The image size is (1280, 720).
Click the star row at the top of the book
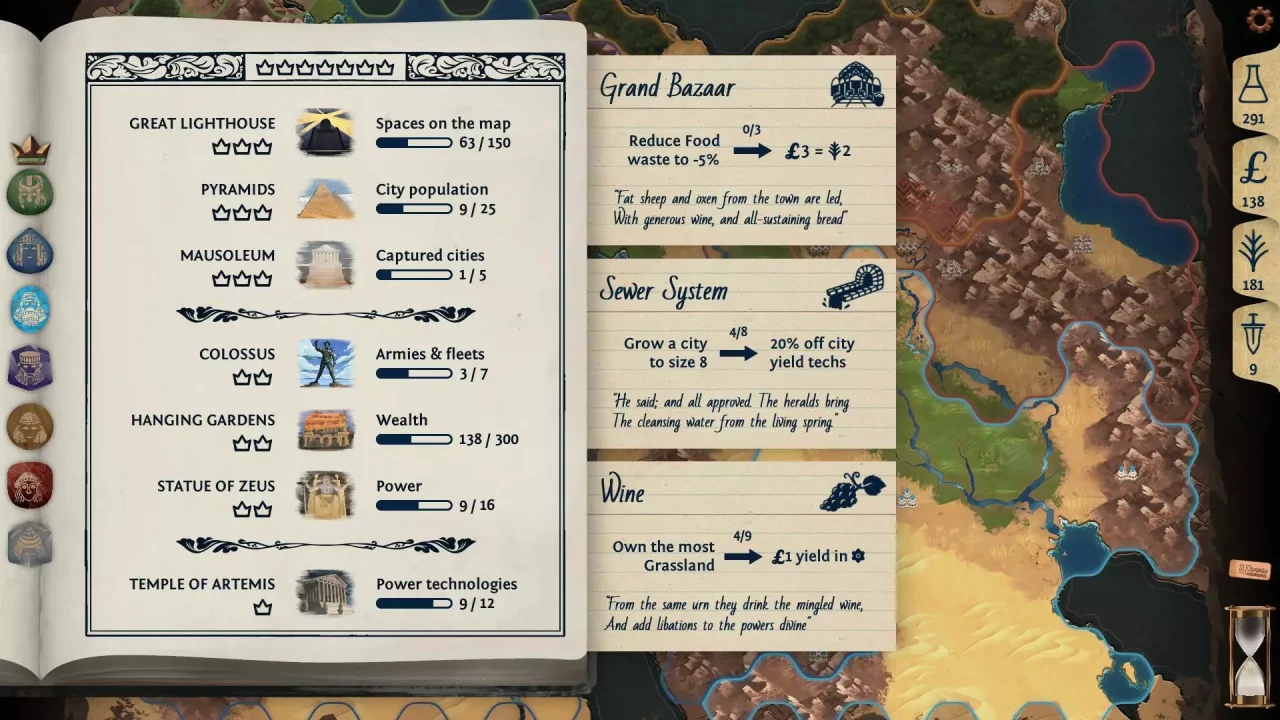[x=325, y=67]
